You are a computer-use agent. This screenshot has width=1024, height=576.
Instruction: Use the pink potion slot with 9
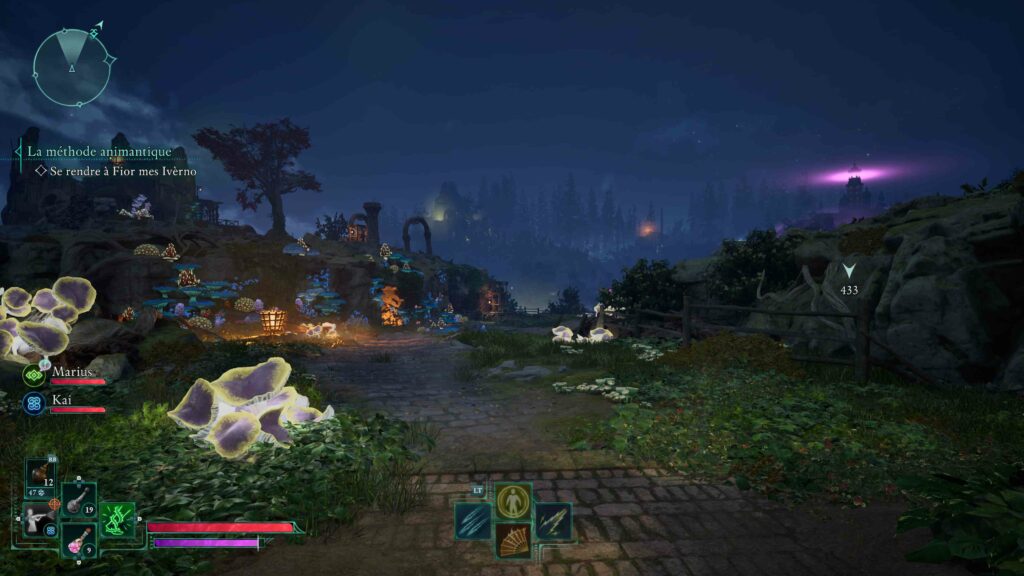click(x=78, y=540)
